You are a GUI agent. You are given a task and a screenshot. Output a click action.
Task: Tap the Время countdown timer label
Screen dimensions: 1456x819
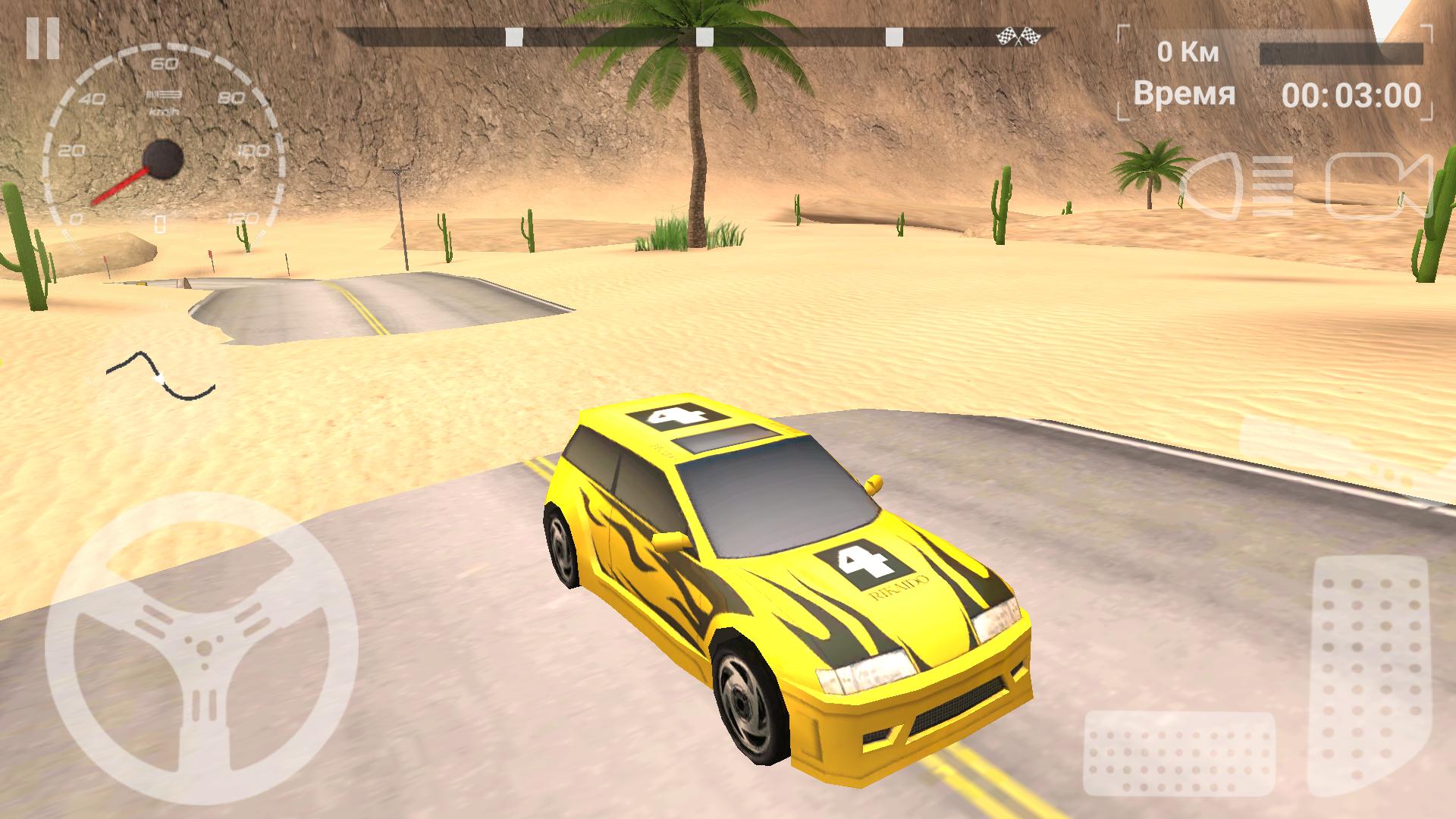(1183, 93)
